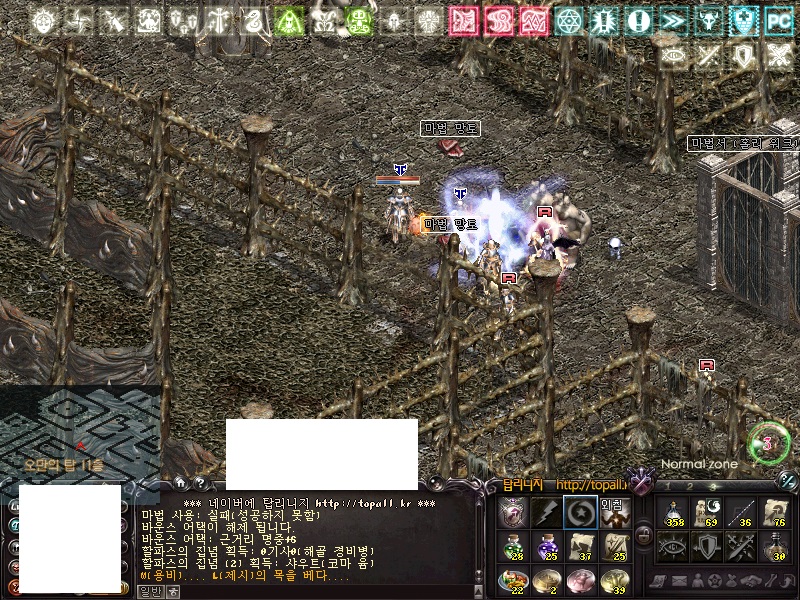Activate the shield skill in right panel

tap(707, 546)
